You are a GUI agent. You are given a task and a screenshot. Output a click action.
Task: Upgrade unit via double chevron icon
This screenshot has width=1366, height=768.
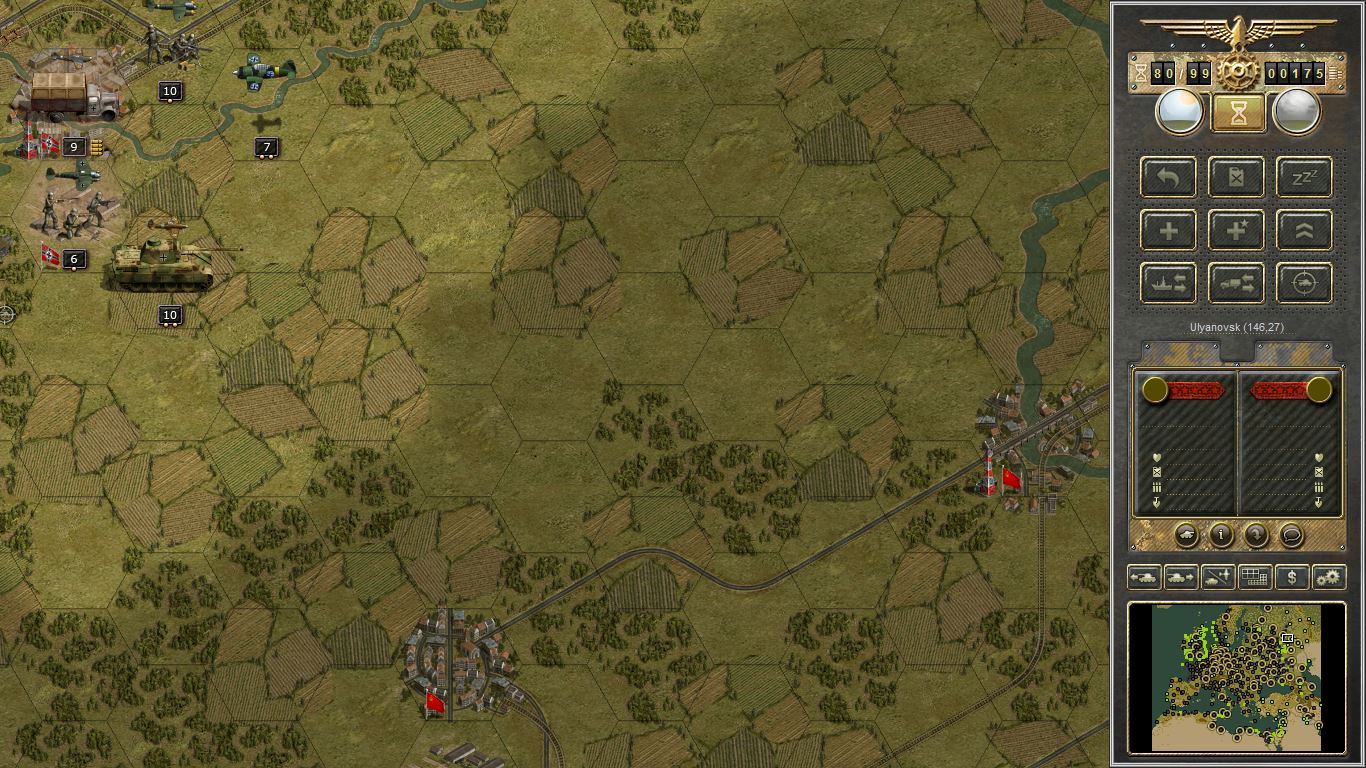click(x=1303, y=230)
